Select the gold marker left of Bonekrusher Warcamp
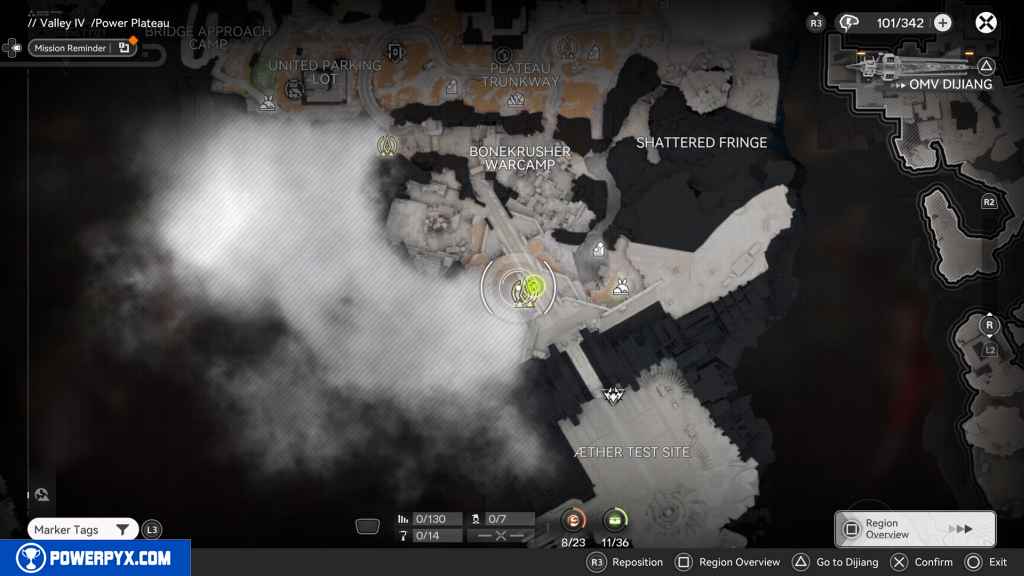The image size is (1024, 576). [x=387, y=146]
